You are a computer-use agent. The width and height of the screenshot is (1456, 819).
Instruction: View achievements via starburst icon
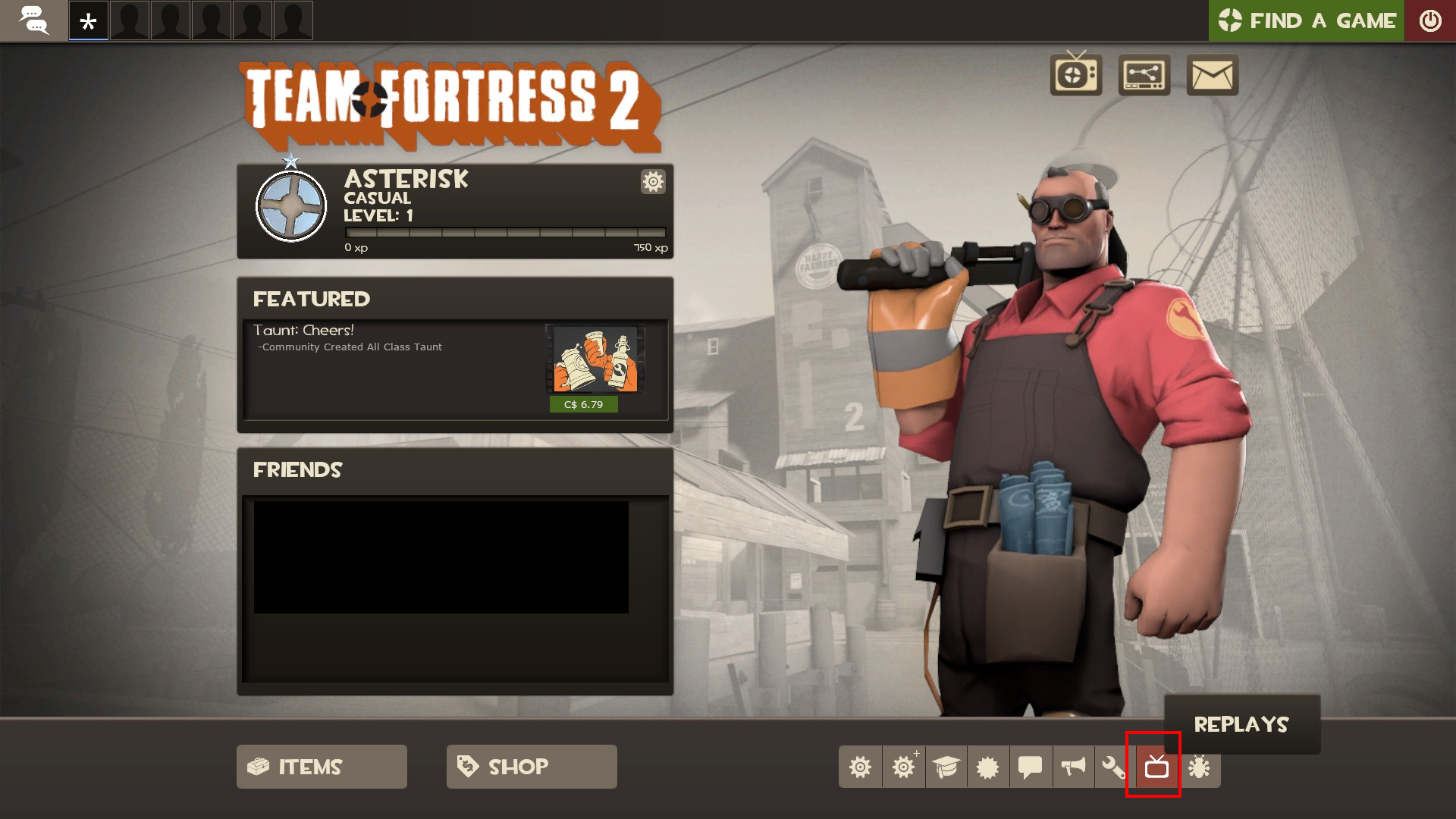(988, 767)
